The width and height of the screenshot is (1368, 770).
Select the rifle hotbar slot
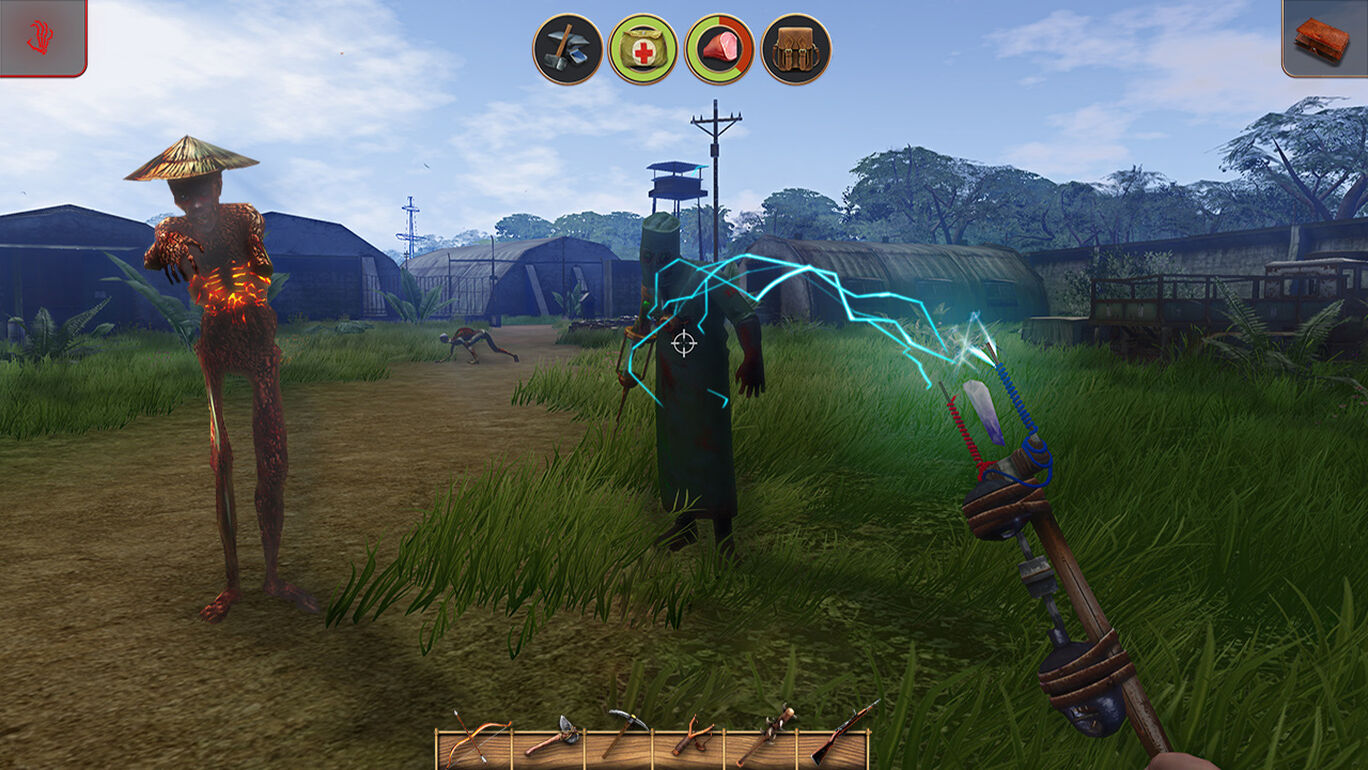[838, 734]
